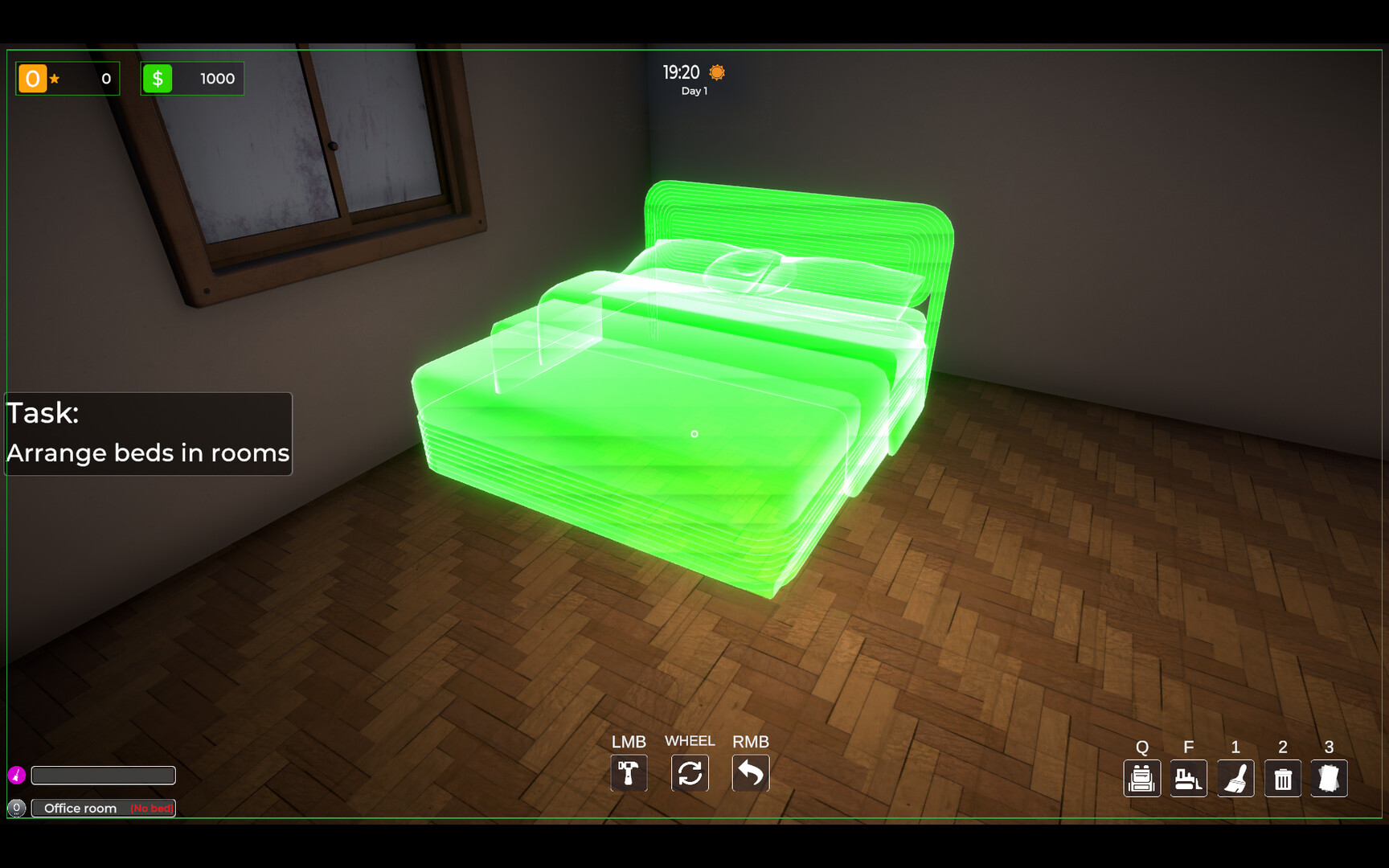Screen dimensions: 1389x868
Task: Click the circular 0 km room badge
Action: tap(18, 809)
